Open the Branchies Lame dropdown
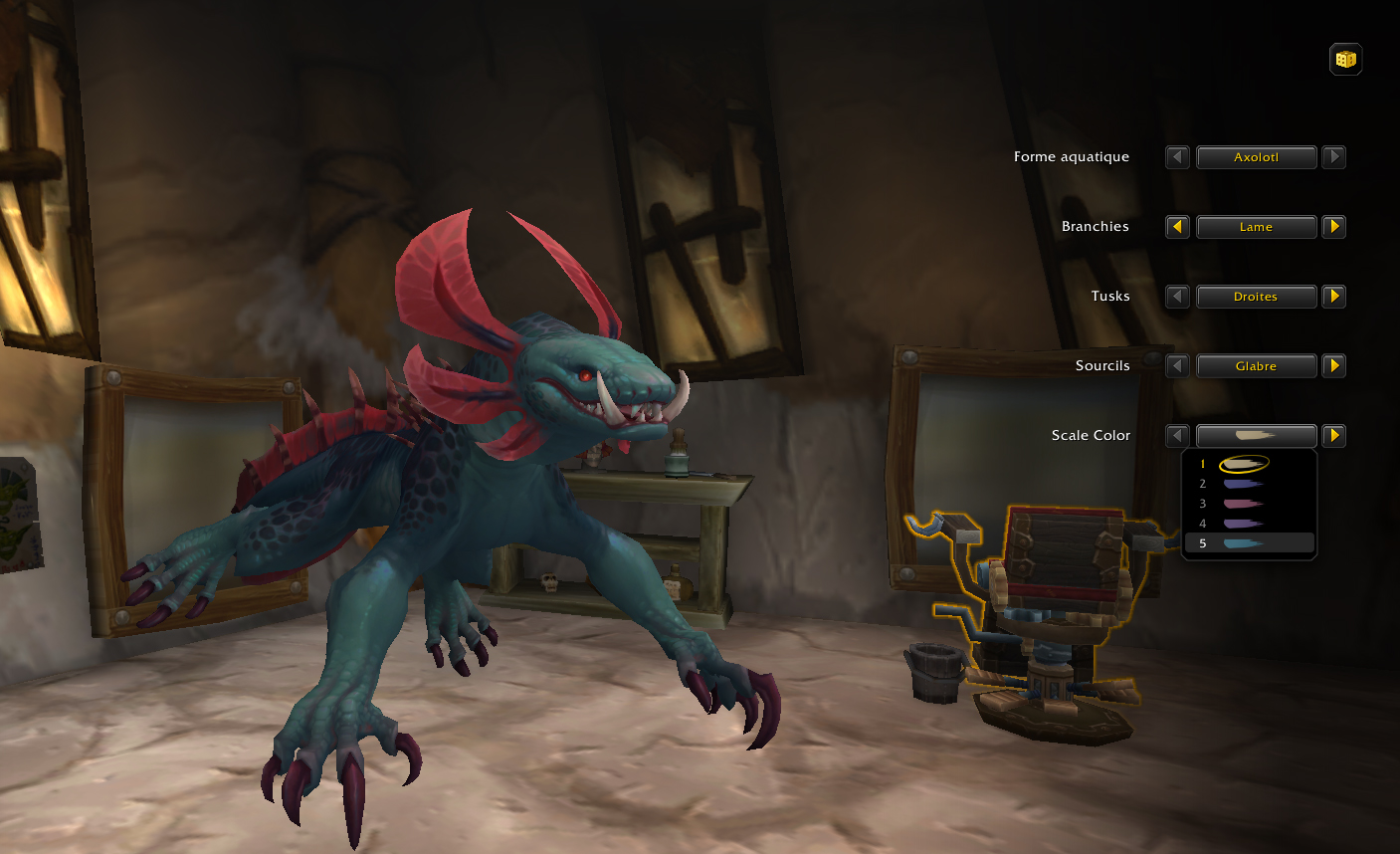The image size is (1400, 854). (x=1256, y=227)
